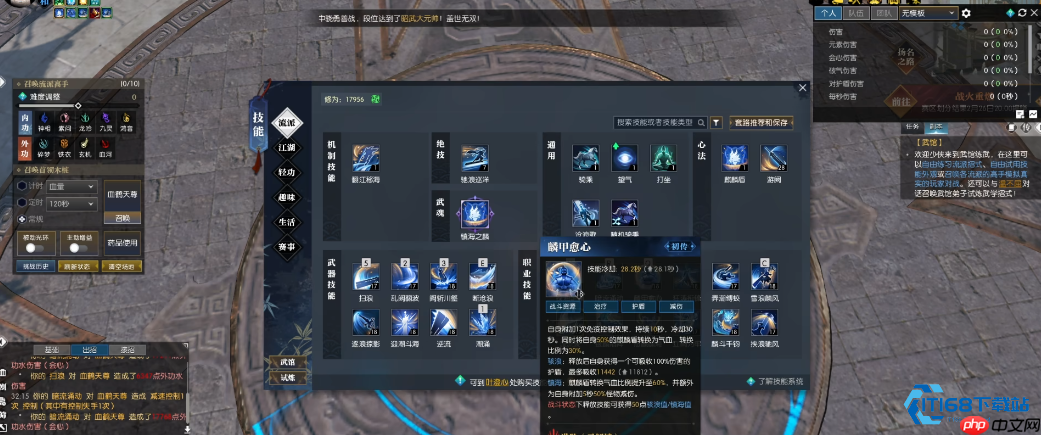Click the 刷新状态 button
This screenshot has width=1041, height=435.
(77, 266)
